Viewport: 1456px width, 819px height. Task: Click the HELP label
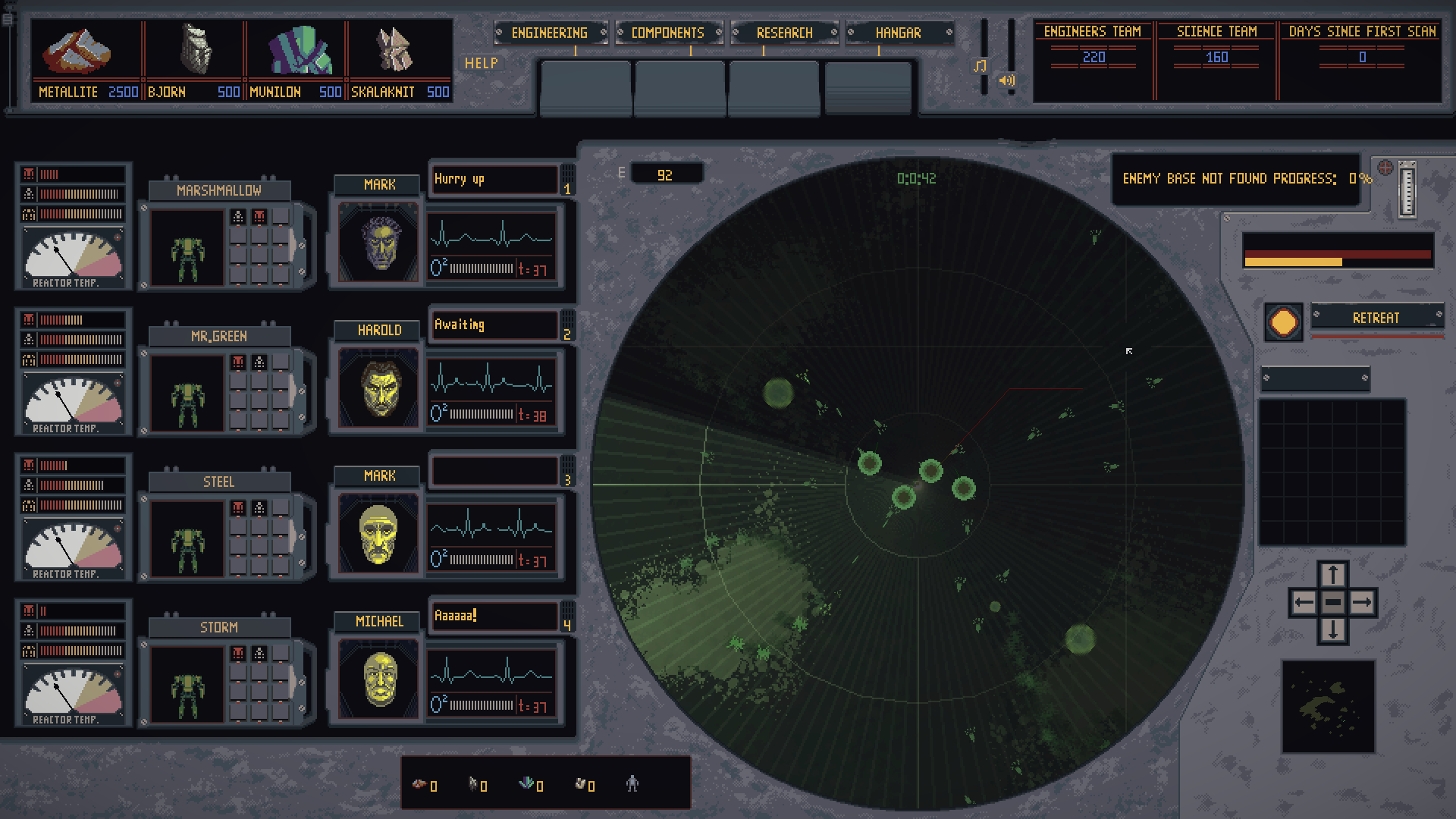point(483,64)
